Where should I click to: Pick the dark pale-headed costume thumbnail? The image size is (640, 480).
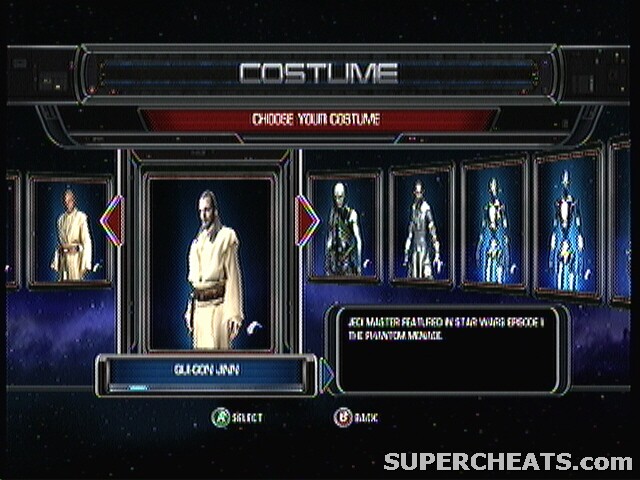344,227
